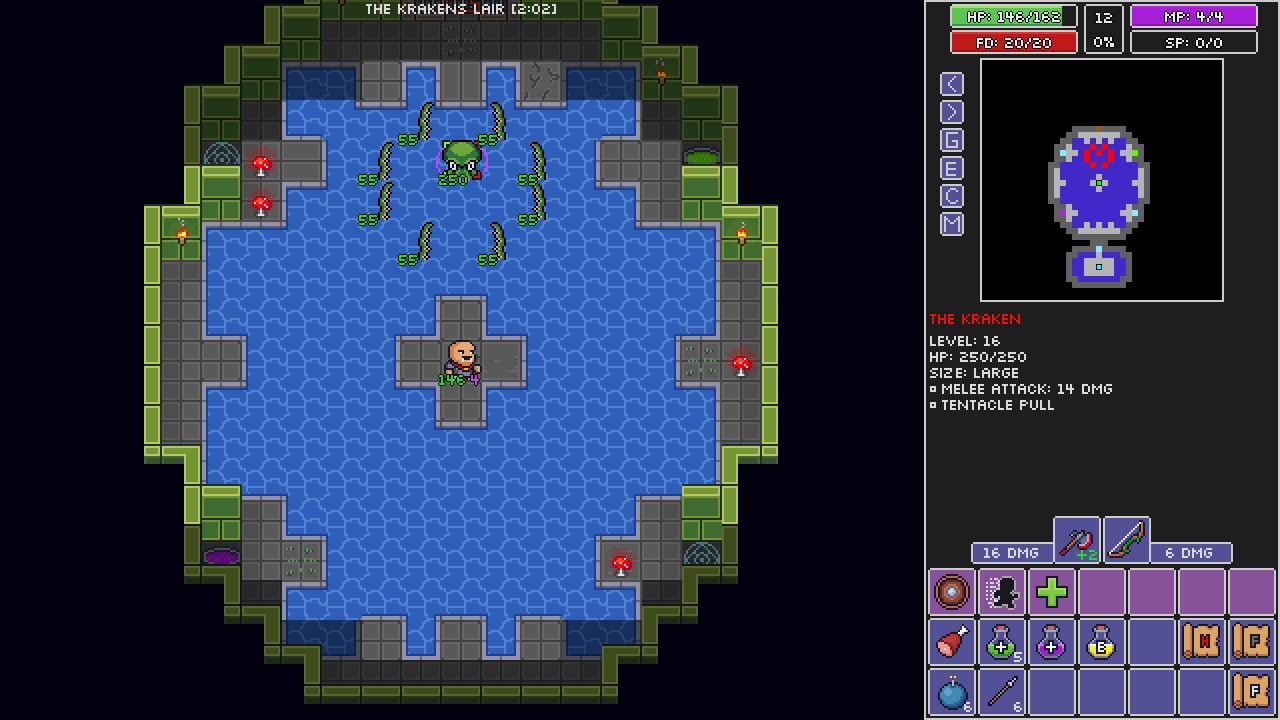Activate the round shield ability
Image resolution: width=1280 pixels, height=720 pixels.
952,592
